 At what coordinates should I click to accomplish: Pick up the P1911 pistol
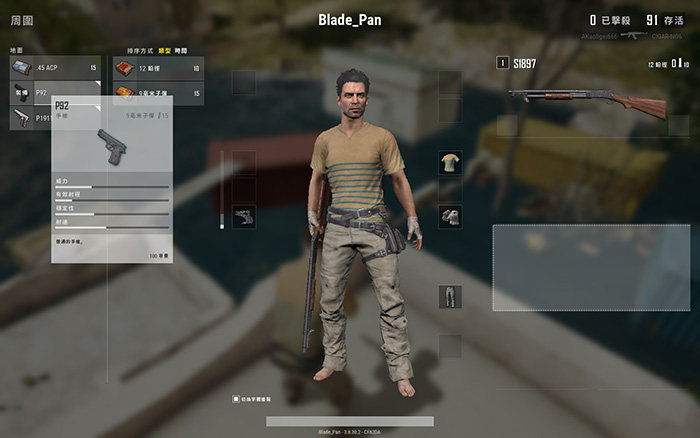coord(28,117)
